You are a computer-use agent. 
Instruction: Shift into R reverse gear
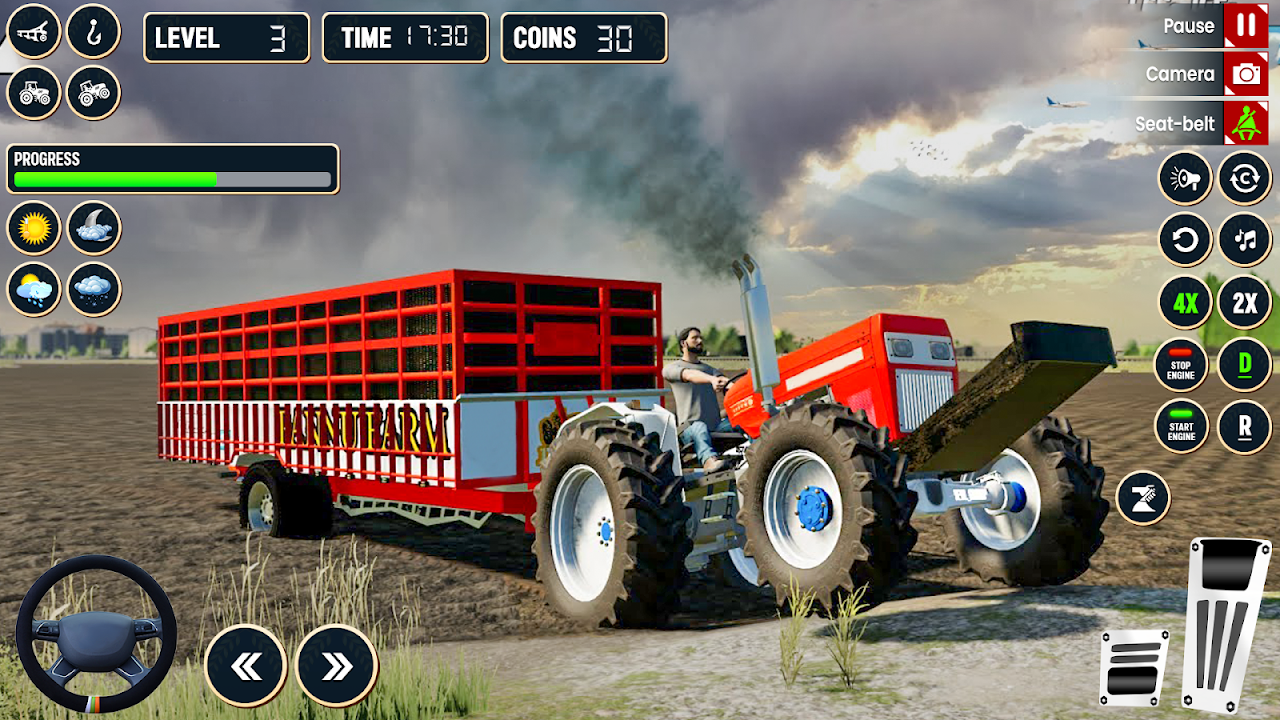1245,426
